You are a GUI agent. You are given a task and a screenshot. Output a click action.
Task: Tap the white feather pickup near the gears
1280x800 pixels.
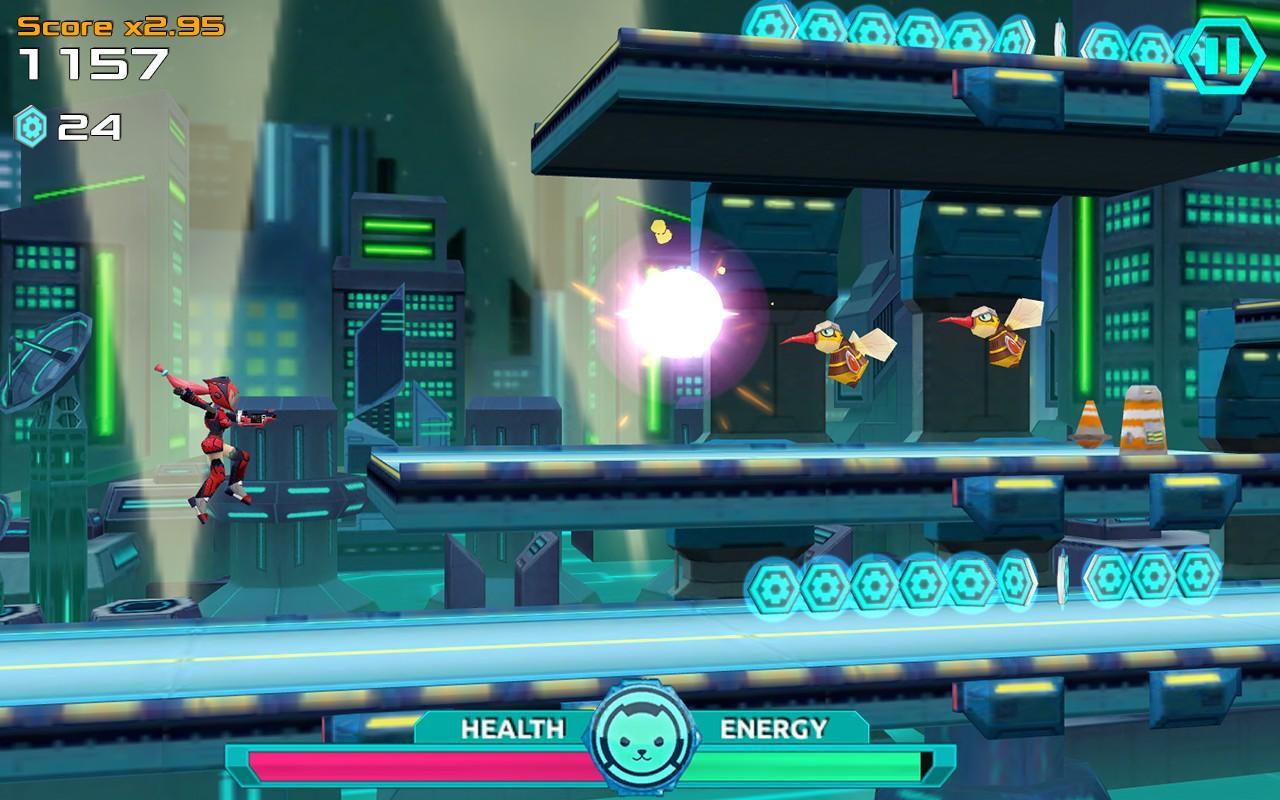[1062, 575]
